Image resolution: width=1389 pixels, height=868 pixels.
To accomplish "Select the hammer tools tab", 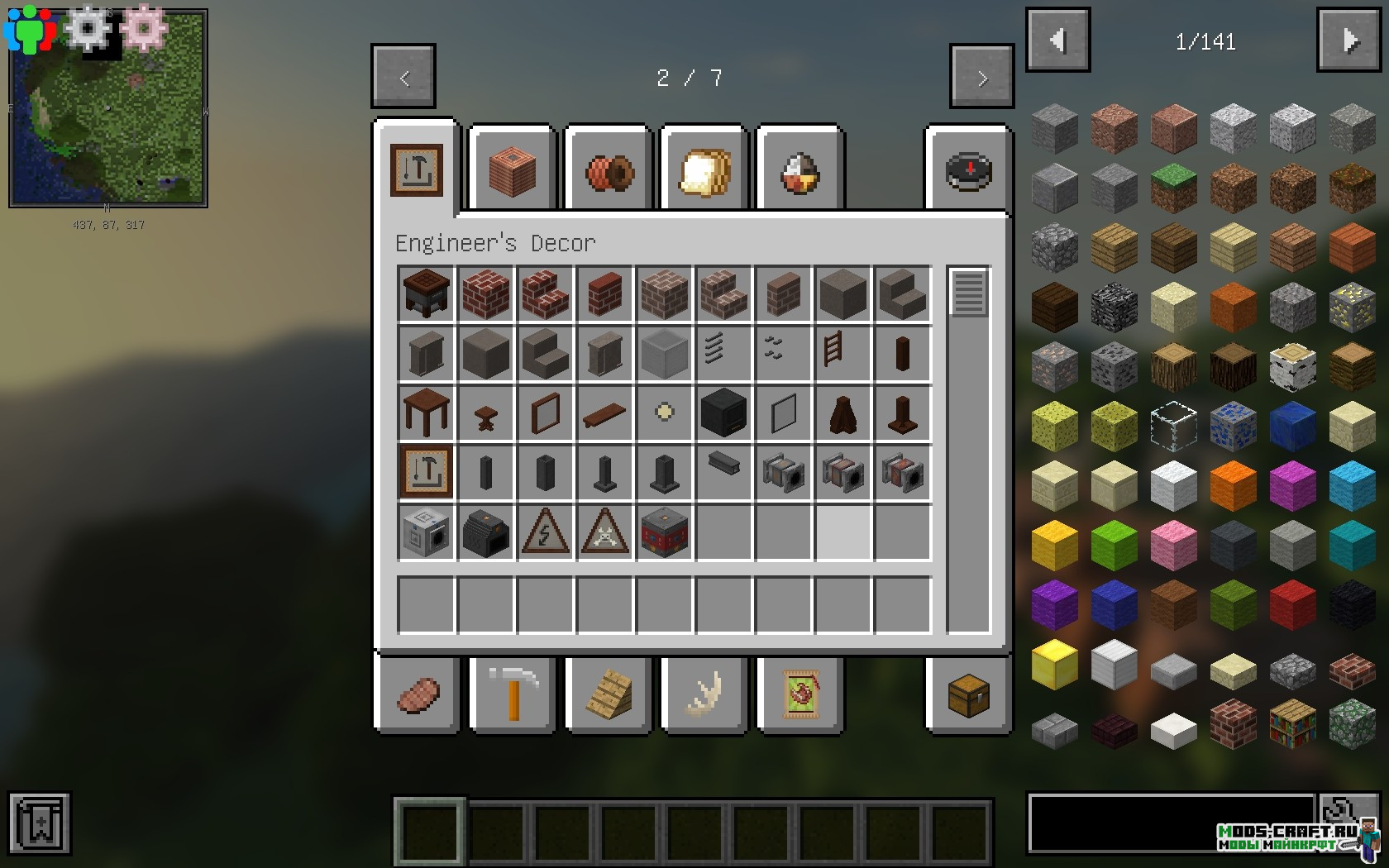I will pos(513,694).
